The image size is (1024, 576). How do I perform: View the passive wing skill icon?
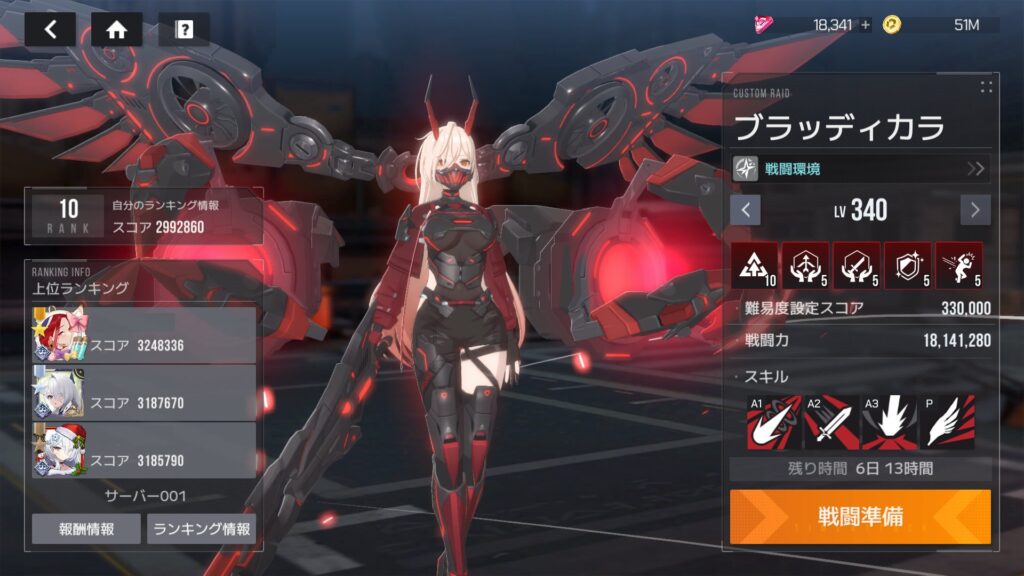pos(947,421)
